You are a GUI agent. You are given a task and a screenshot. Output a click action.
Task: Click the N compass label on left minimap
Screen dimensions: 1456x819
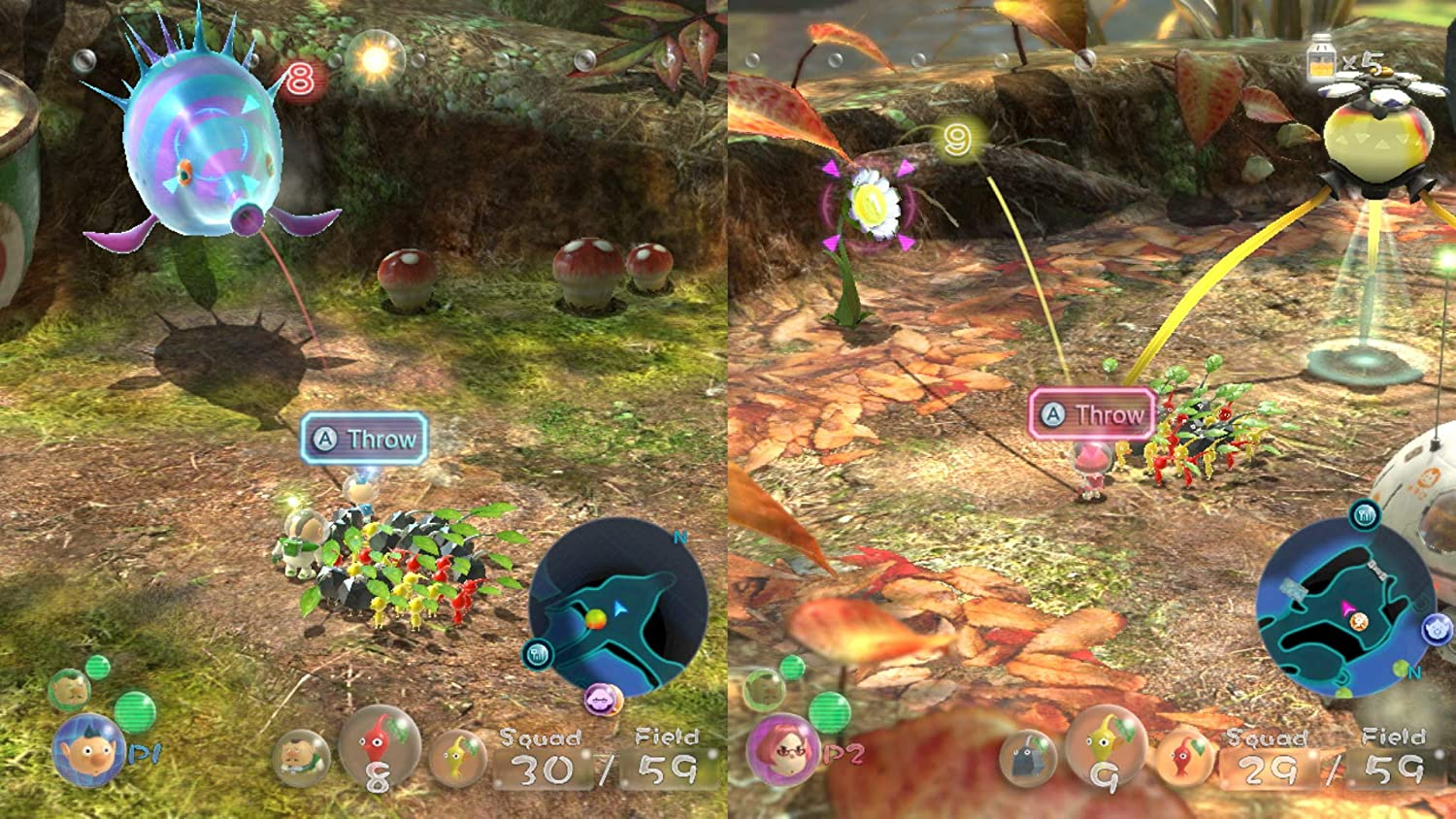(x=678, y=538)
